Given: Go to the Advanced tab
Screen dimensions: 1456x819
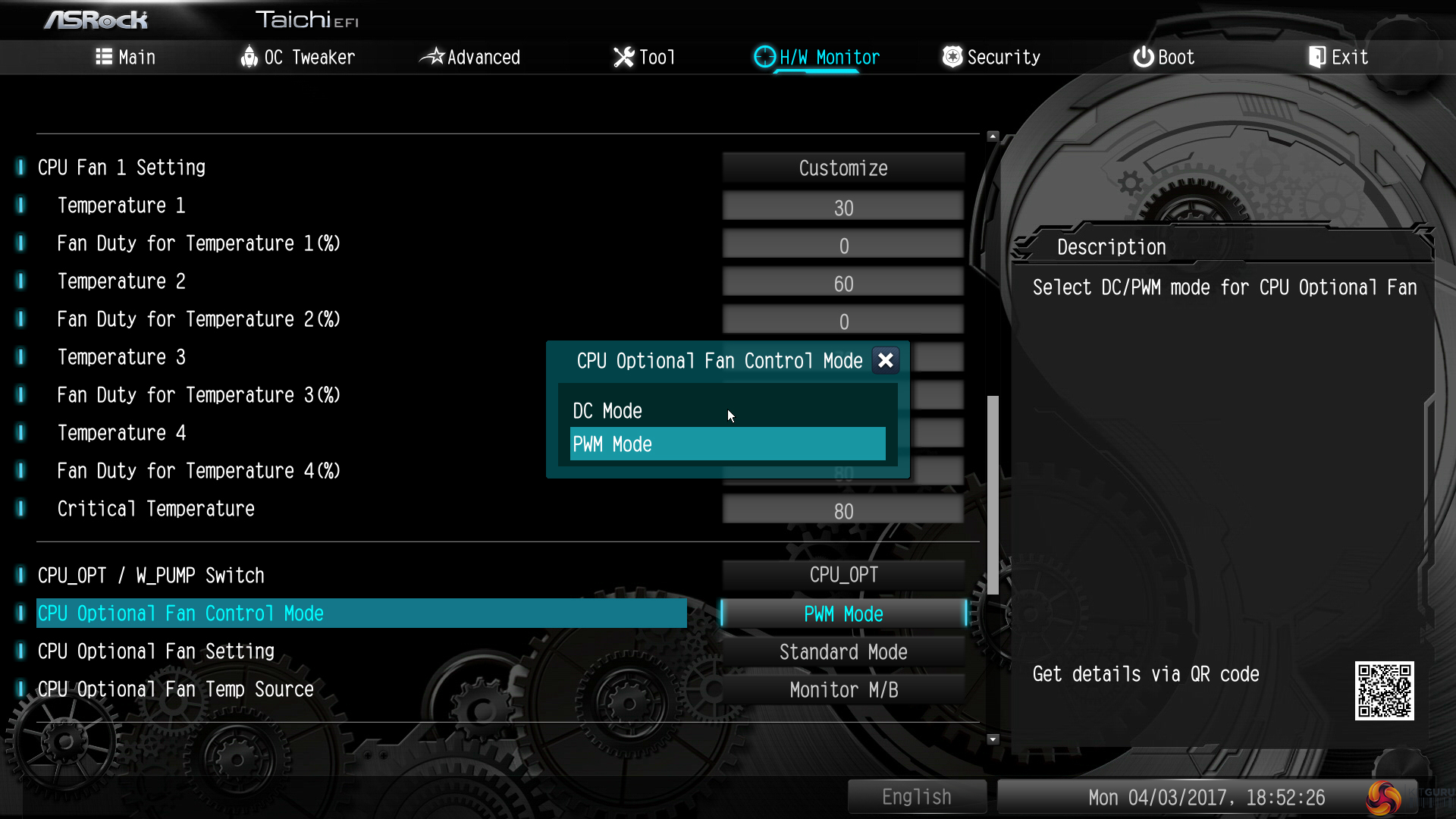Looking at the screenshot, I should [470, 58].
